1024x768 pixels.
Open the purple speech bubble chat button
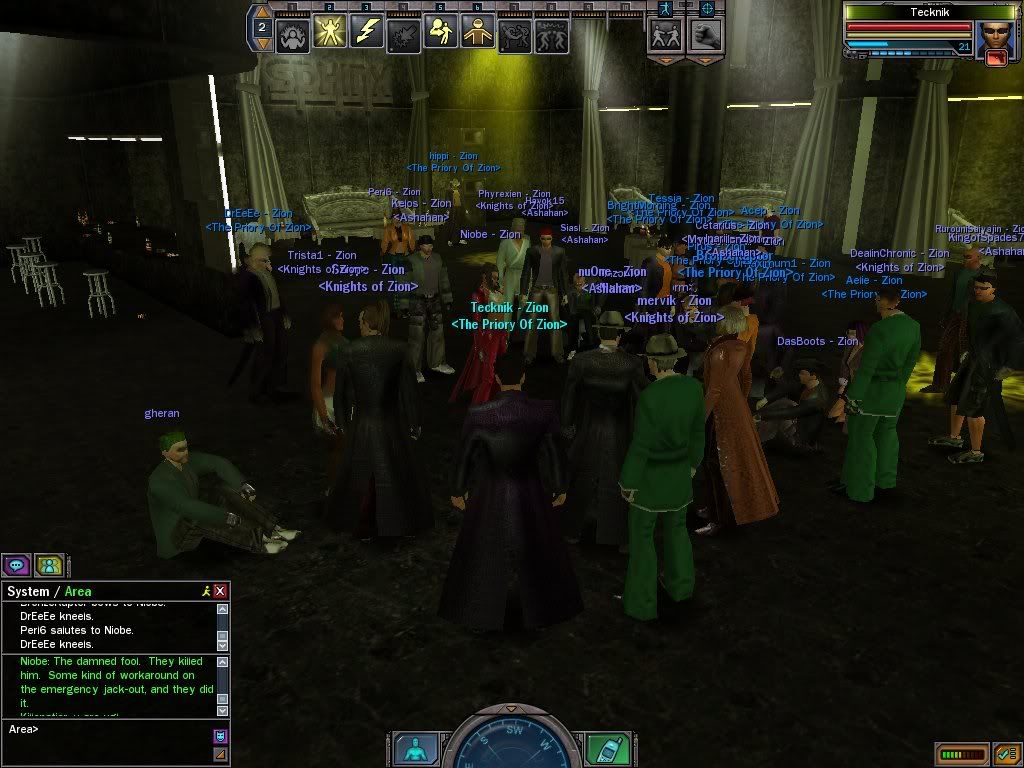tap(16, 565)
